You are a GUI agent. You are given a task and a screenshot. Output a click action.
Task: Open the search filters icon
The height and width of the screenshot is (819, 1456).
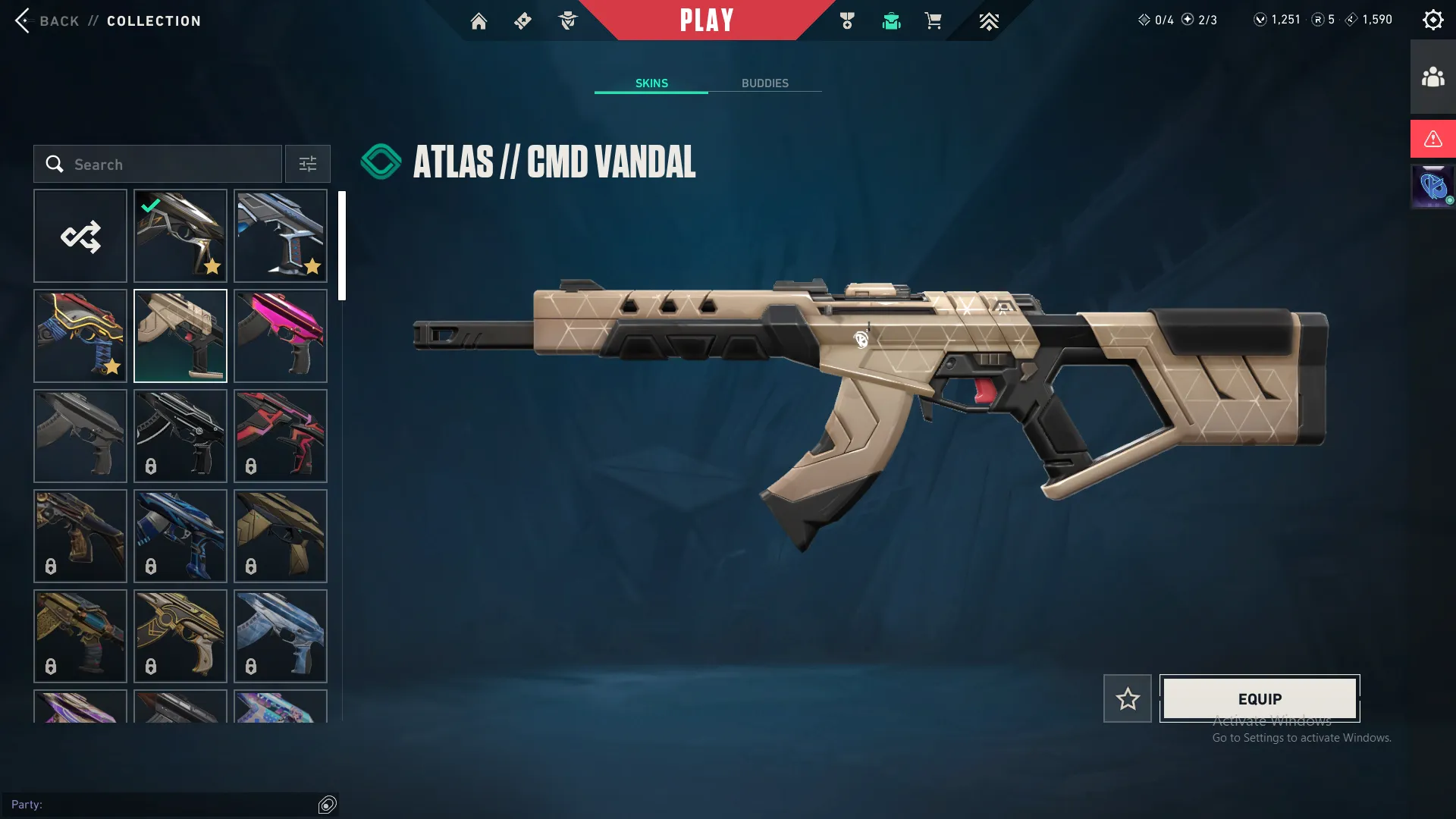pos(306,164)
